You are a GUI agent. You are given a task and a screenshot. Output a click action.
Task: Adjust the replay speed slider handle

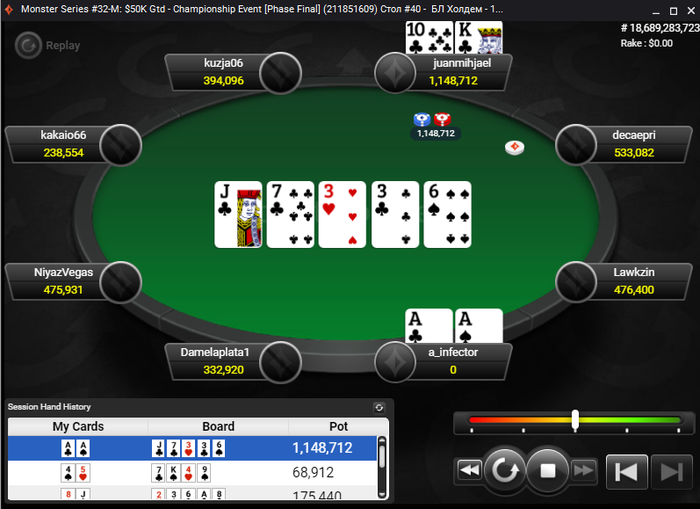tap(575, 421)
